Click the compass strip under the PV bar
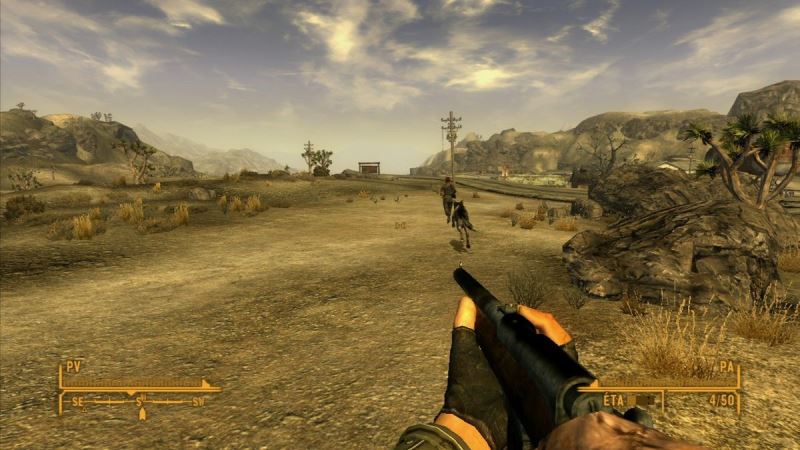Image resolution: width=800 pixels, height=450 pixels. 138,402
